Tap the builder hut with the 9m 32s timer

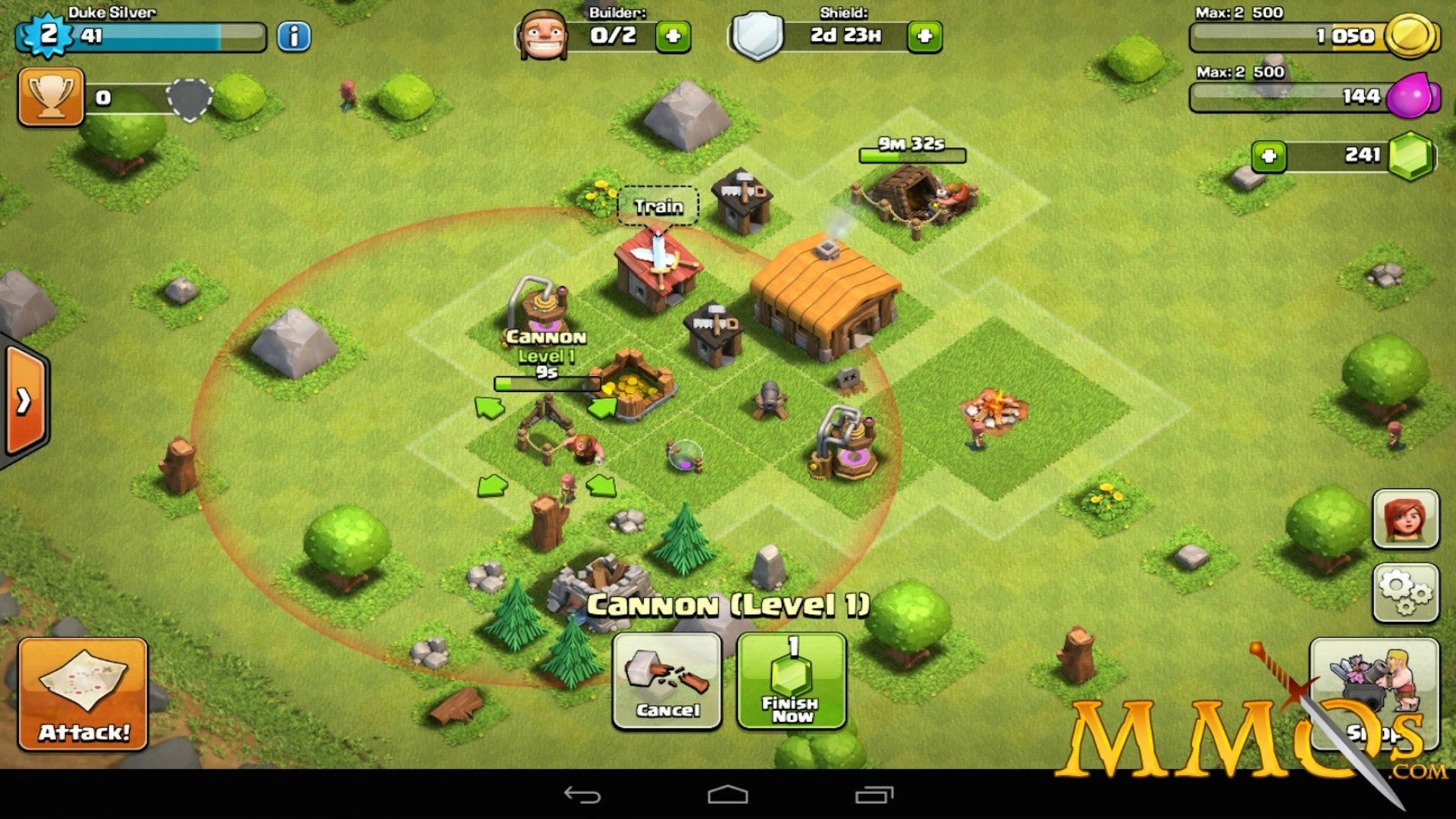coord(910,197)
